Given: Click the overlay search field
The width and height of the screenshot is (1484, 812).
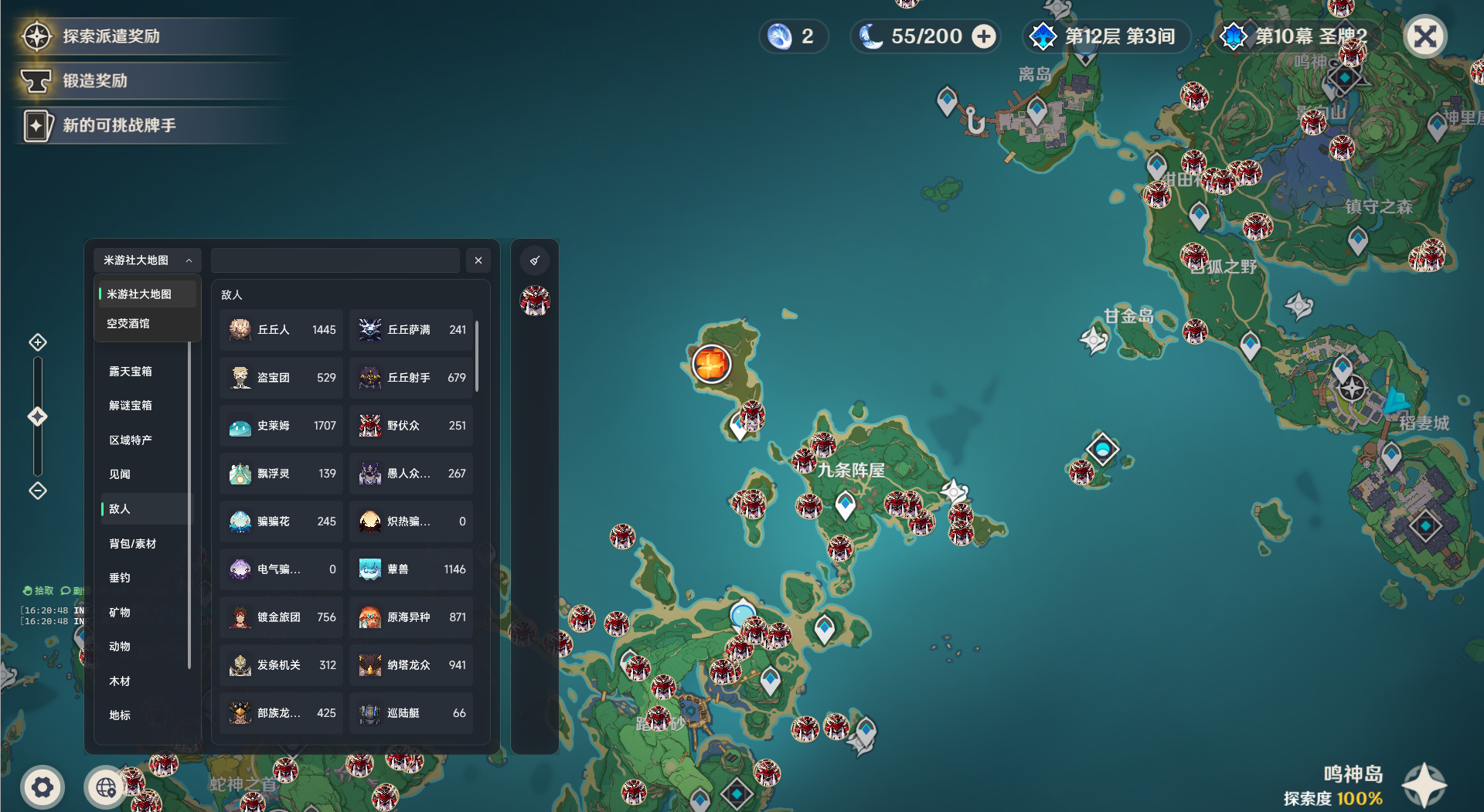Looking at the screenshot, I should click(x=335, y=260).
